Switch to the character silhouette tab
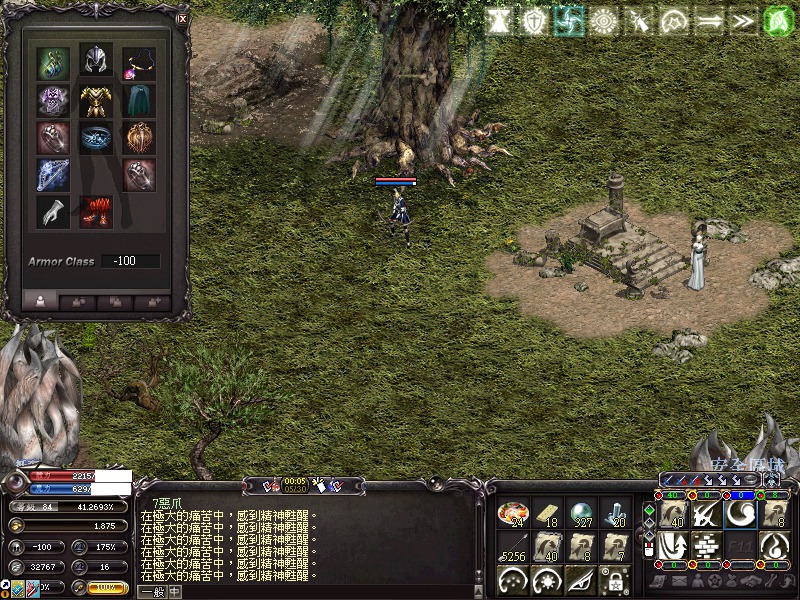The width and height of the screenshot is (800, 600). [x=40, y=299]
